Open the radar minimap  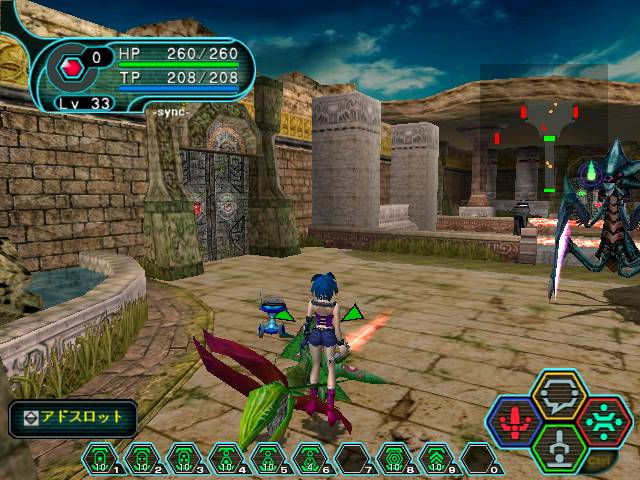[545, 130]
